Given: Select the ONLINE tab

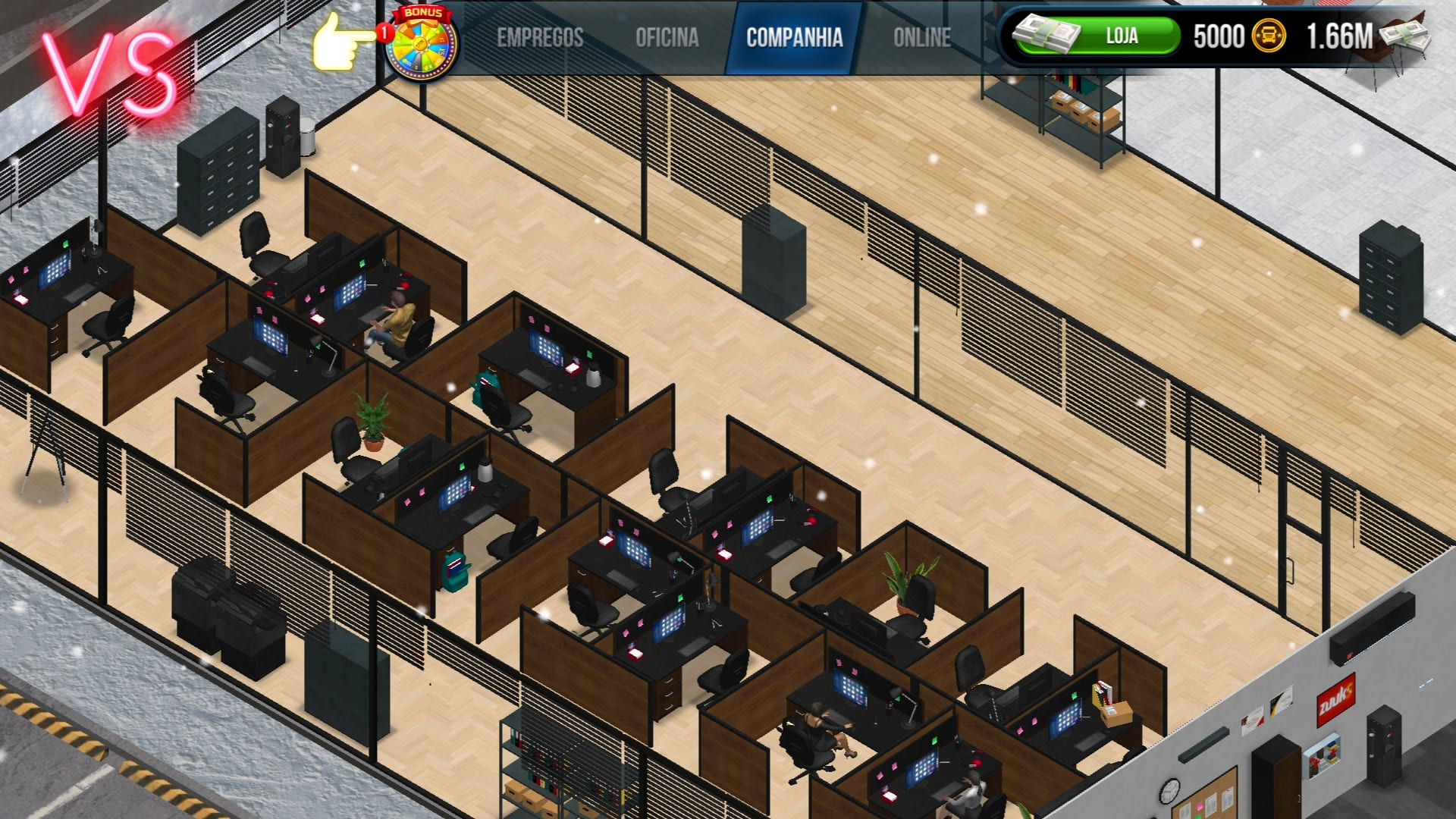Looking at the screenshot, I should click(922, 35).
